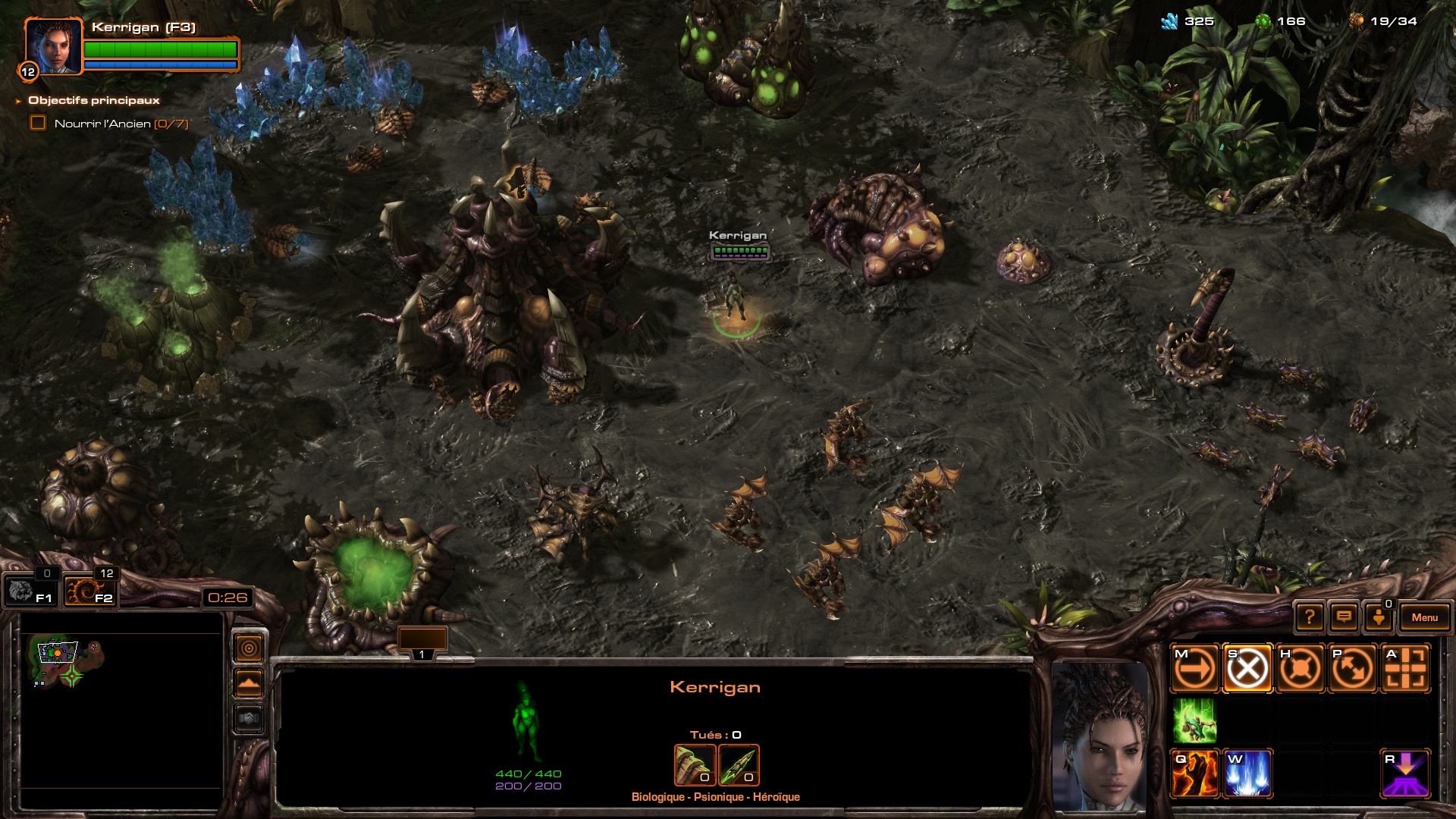
Task: Toggle the minimap terrain display
Action: (x=249, y=683)
